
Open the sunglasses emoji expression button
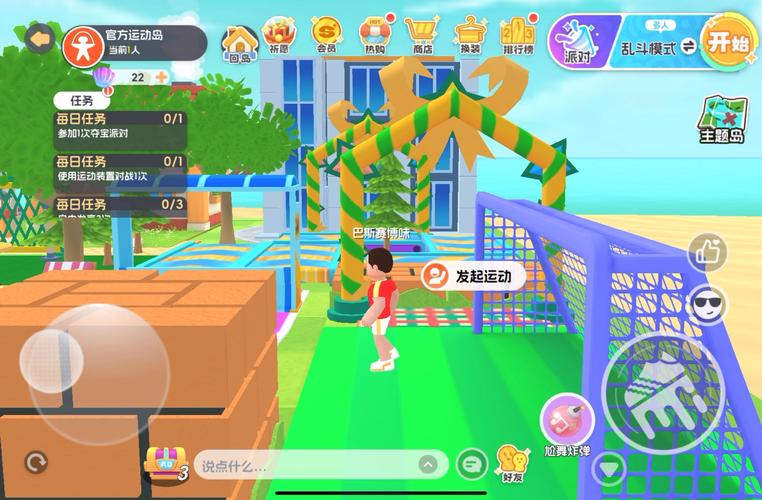(x=708, y=304)
